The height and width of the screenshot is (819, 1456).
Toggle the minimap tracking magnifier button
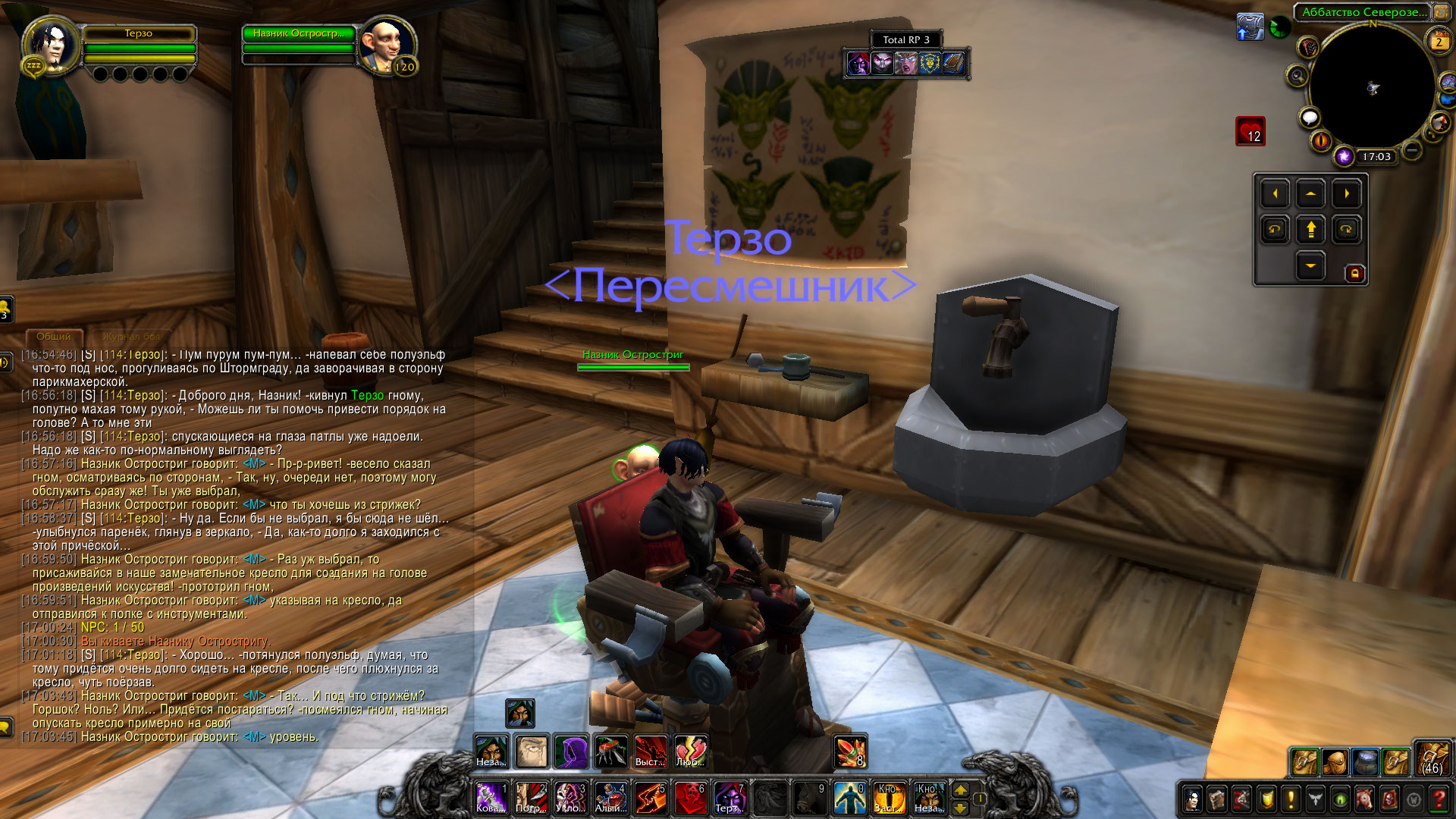1297,76
